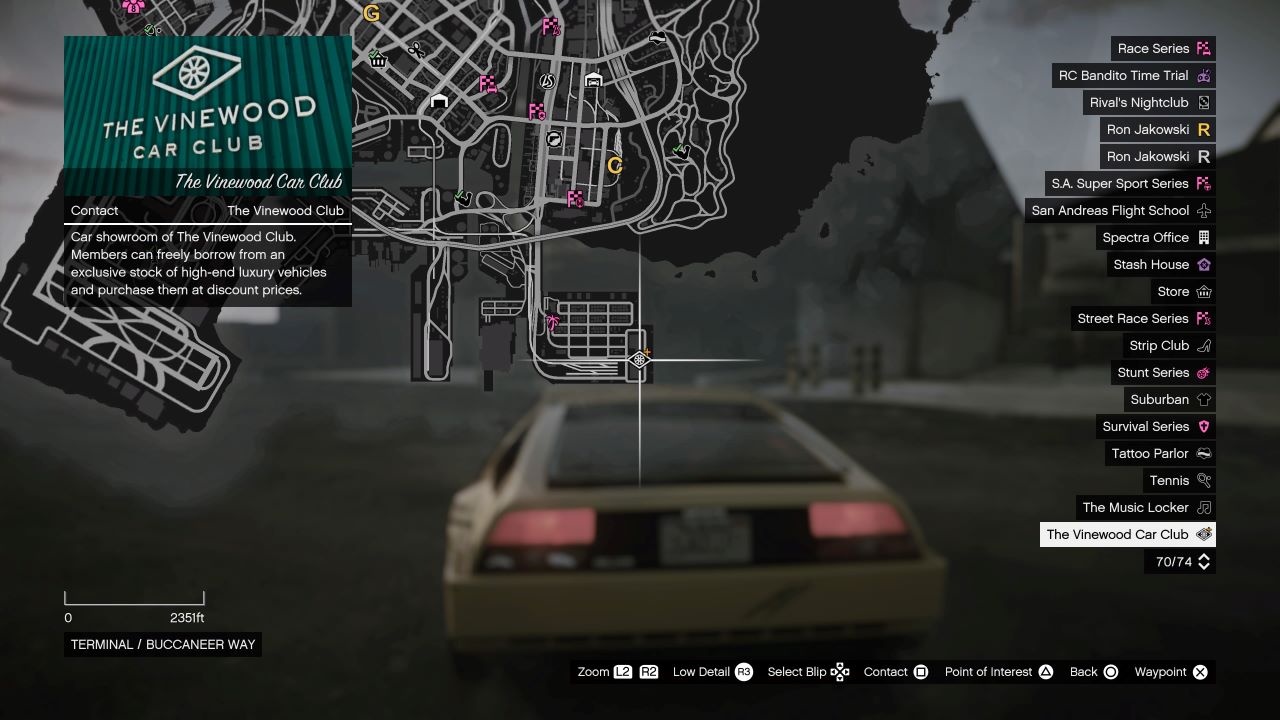Click the up chevron beside the 70/74 counter
The width and height of the screenshot is (1280, 720).
tap(1204, 558)
